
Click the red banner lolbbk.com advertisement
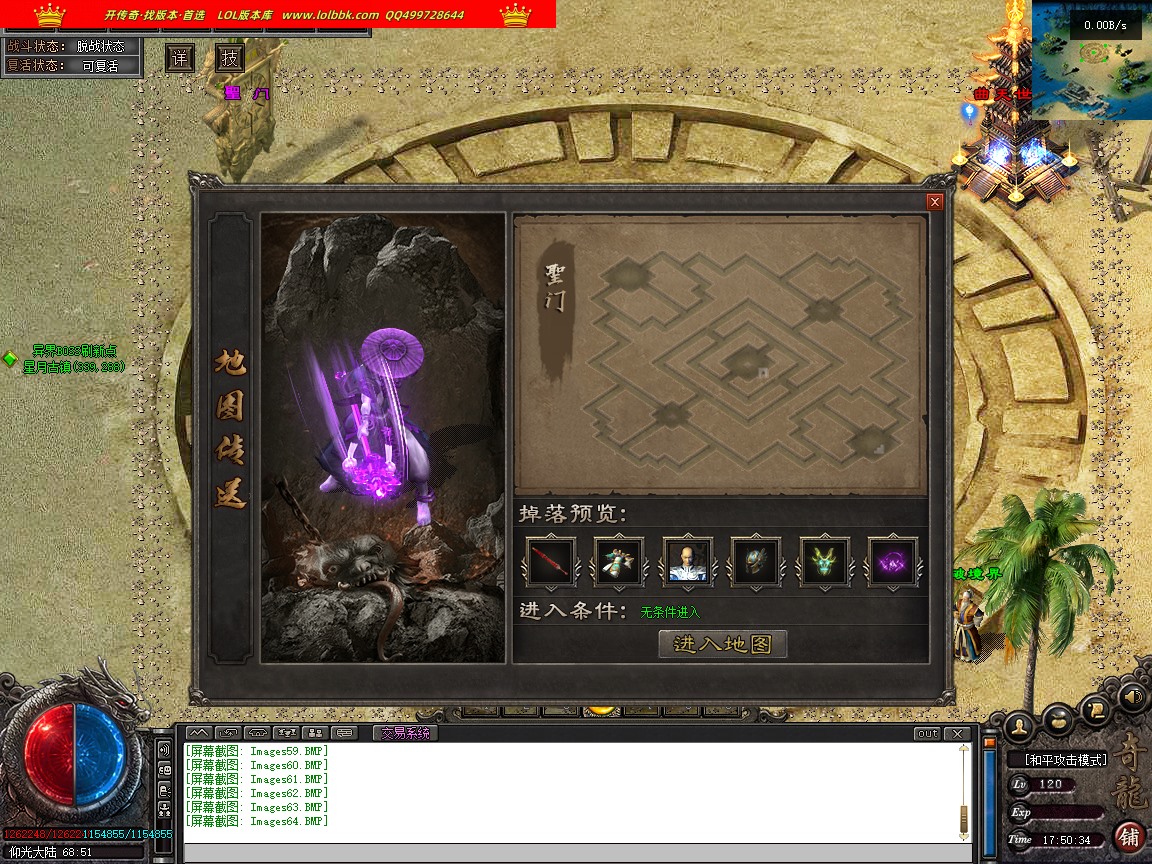(278, 14)
